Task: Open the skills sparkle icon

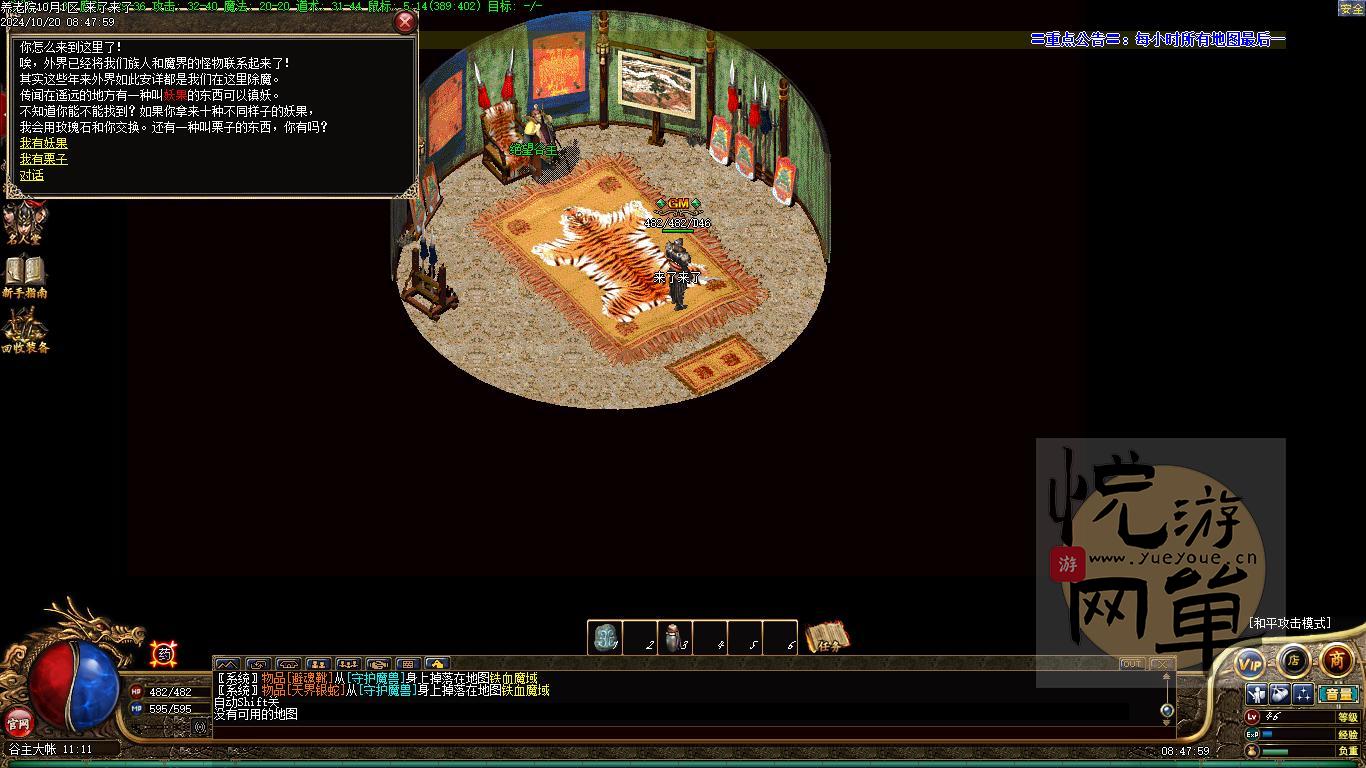Action: (1303, 694)
